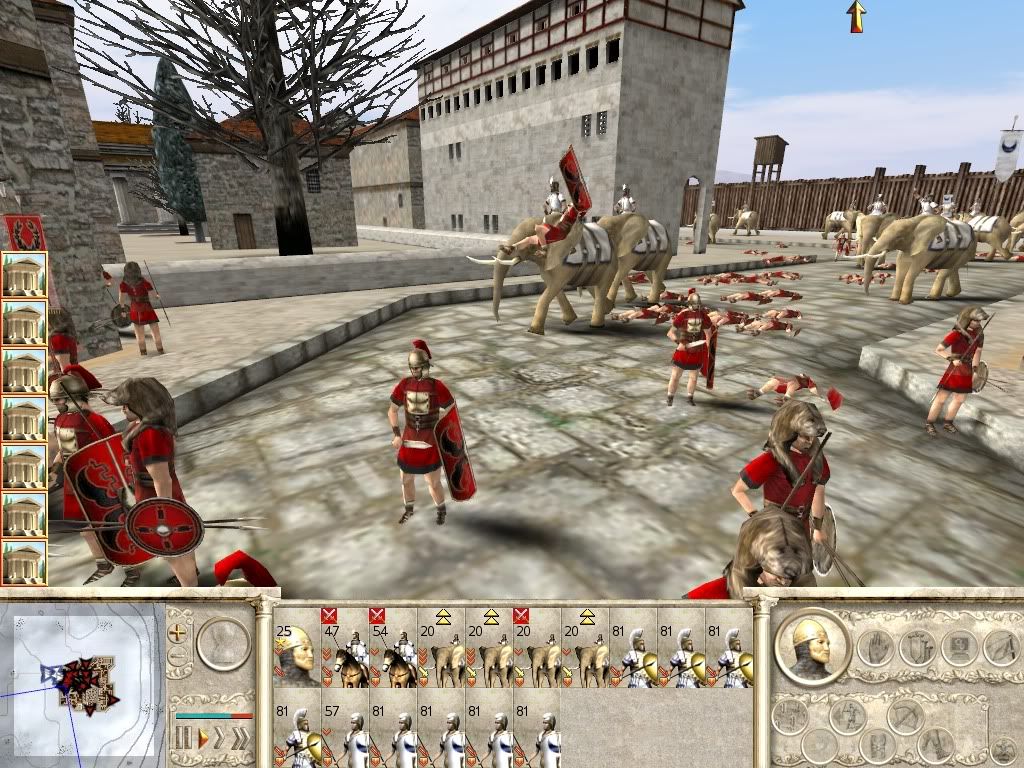Click the round button above the speed controls

click(223, 643)
